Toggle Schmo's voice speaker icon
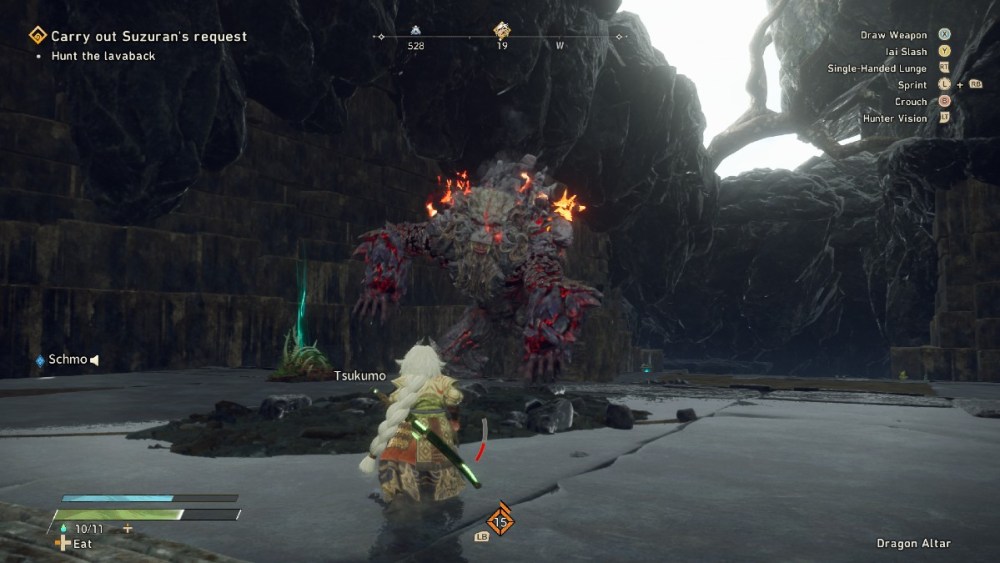1000x563 pixels. (x=95, y=360)
